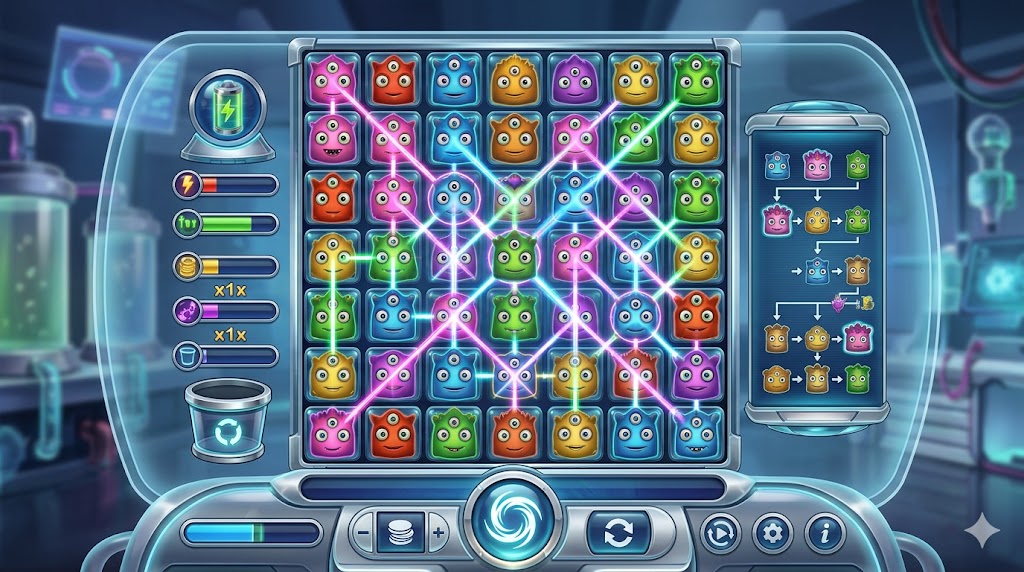This screenshot has width=1024, height=572.
Task: Click the circular arrows refresh button
Action: click(618, 533)
